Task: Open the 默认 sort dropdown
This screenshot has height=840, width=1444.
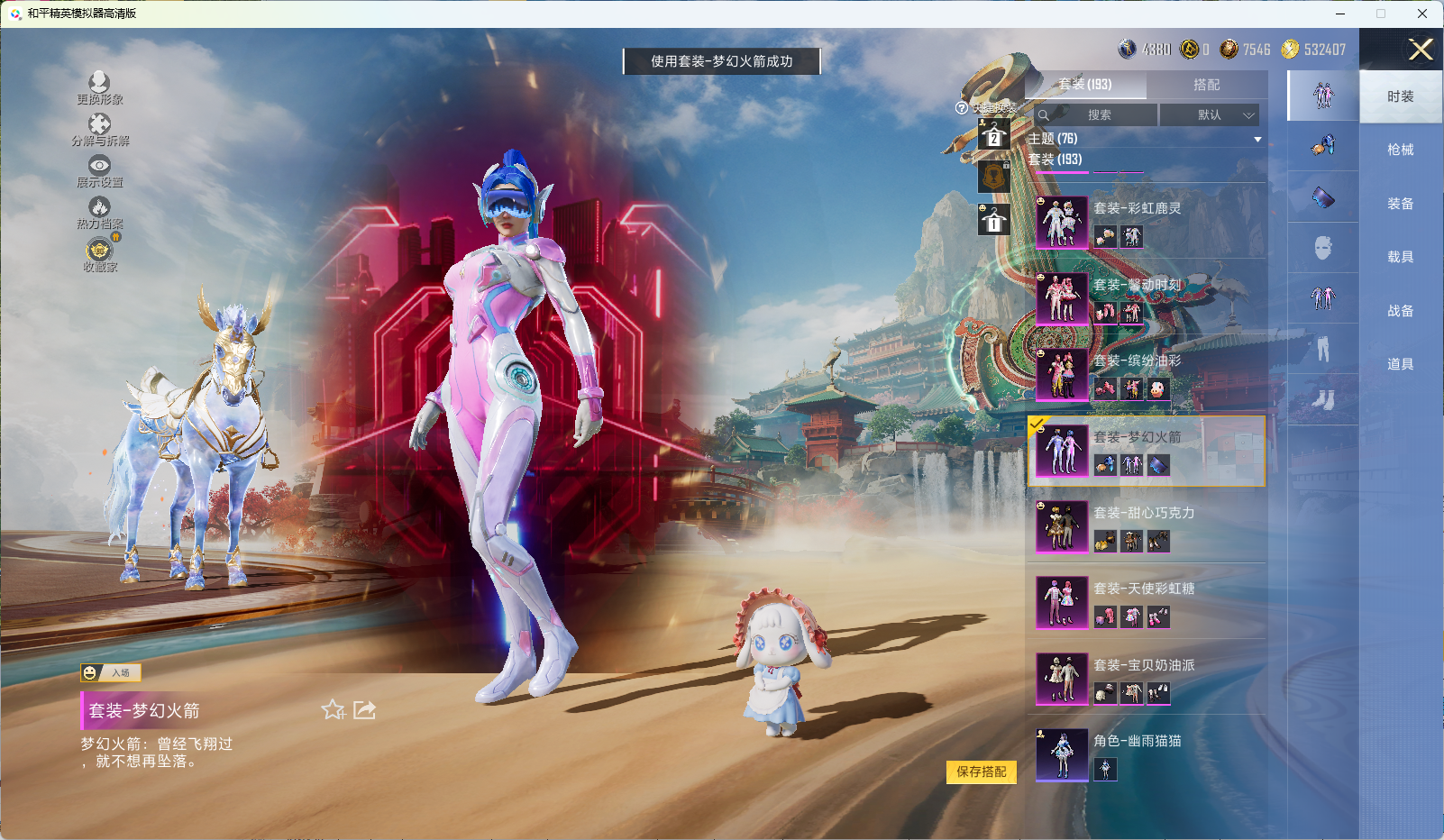Action: [1210, 115]
